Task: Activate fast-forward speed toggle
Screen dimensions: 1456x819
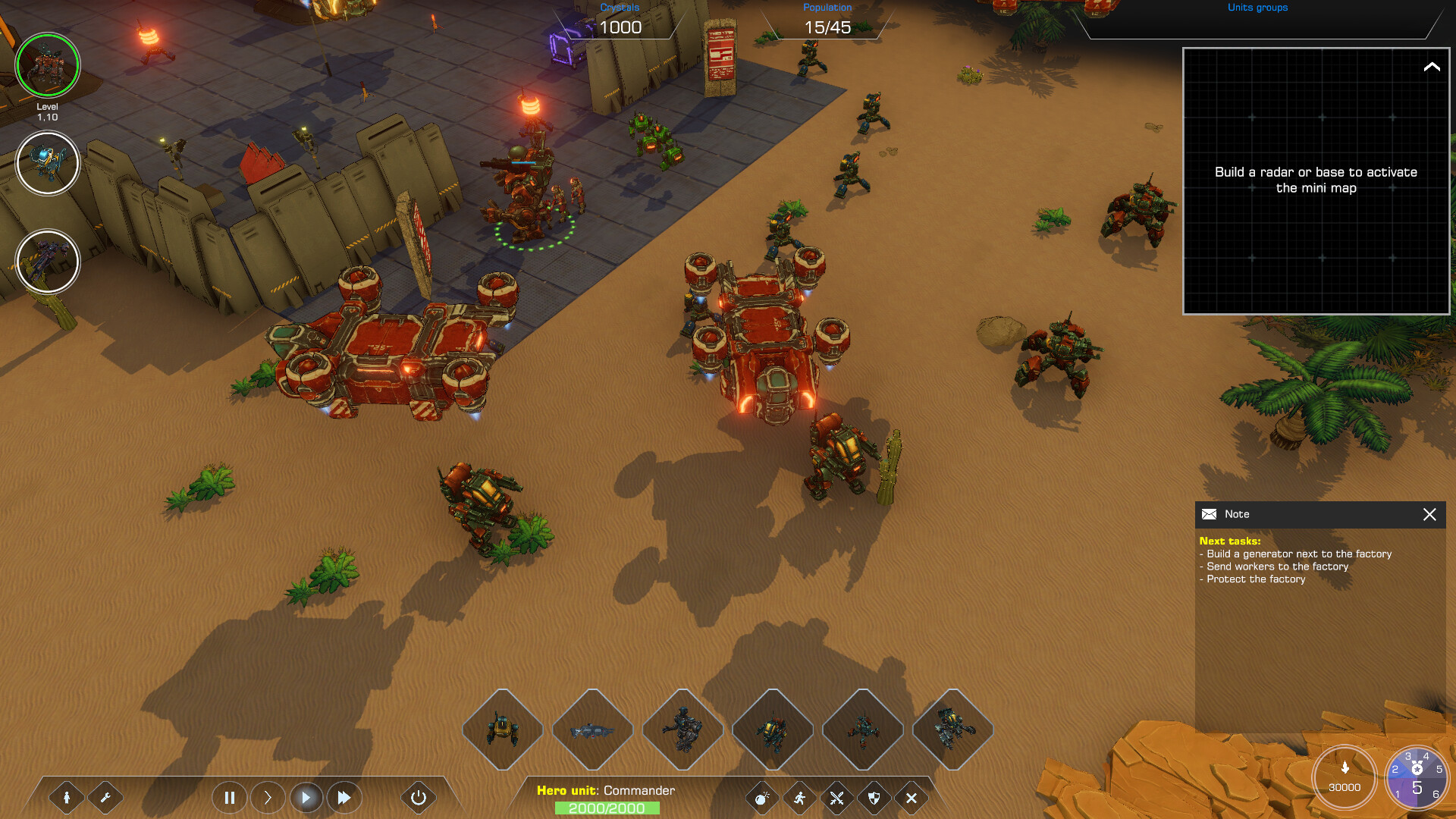Action: pyautogui.click(x=344, y=798)
